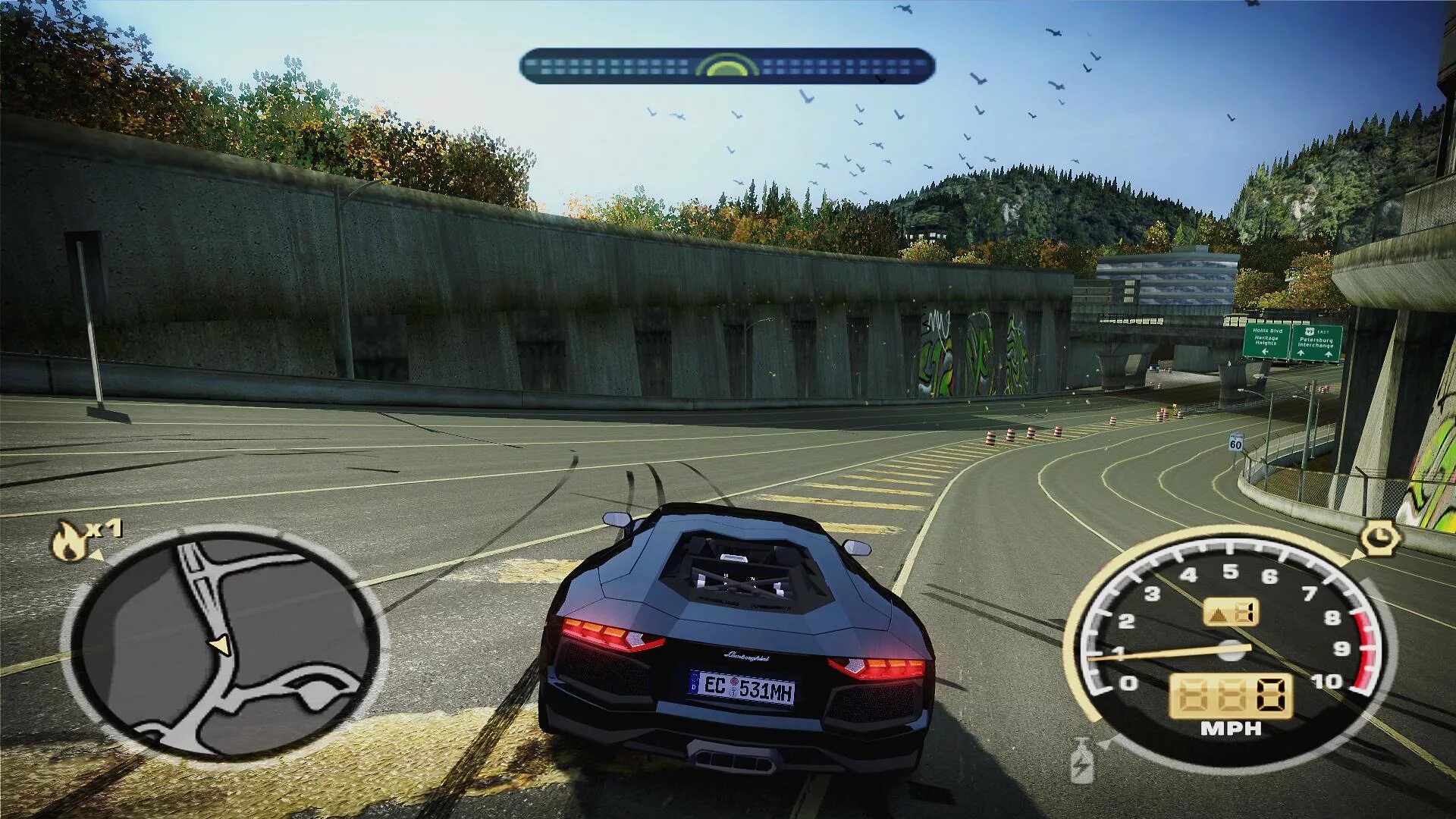Click the circular minimap
1456x819 pixels.
coord(224,643)
